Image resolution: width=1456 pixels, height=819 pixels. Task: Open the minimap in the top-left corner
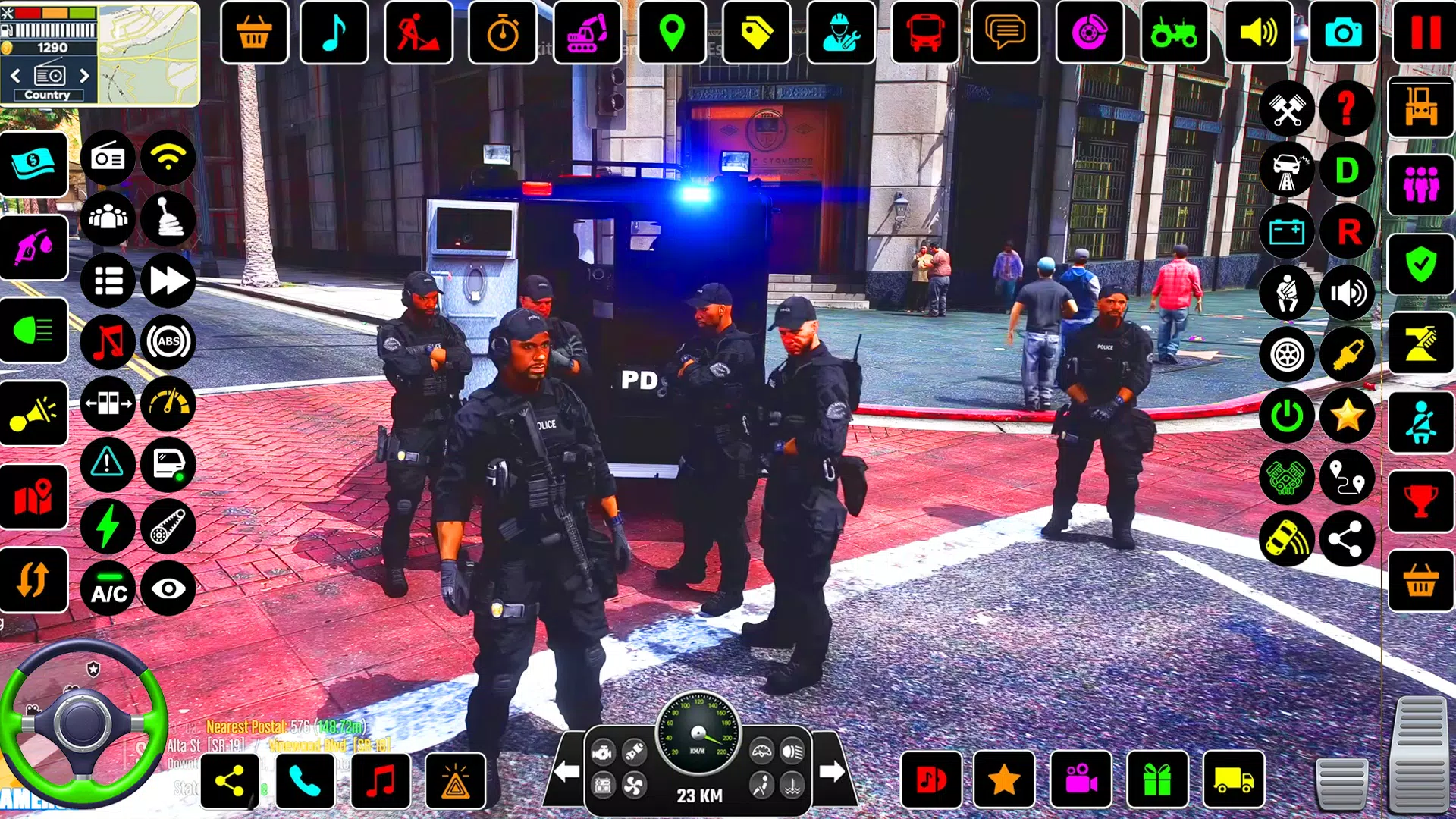(x=149, y=53)
